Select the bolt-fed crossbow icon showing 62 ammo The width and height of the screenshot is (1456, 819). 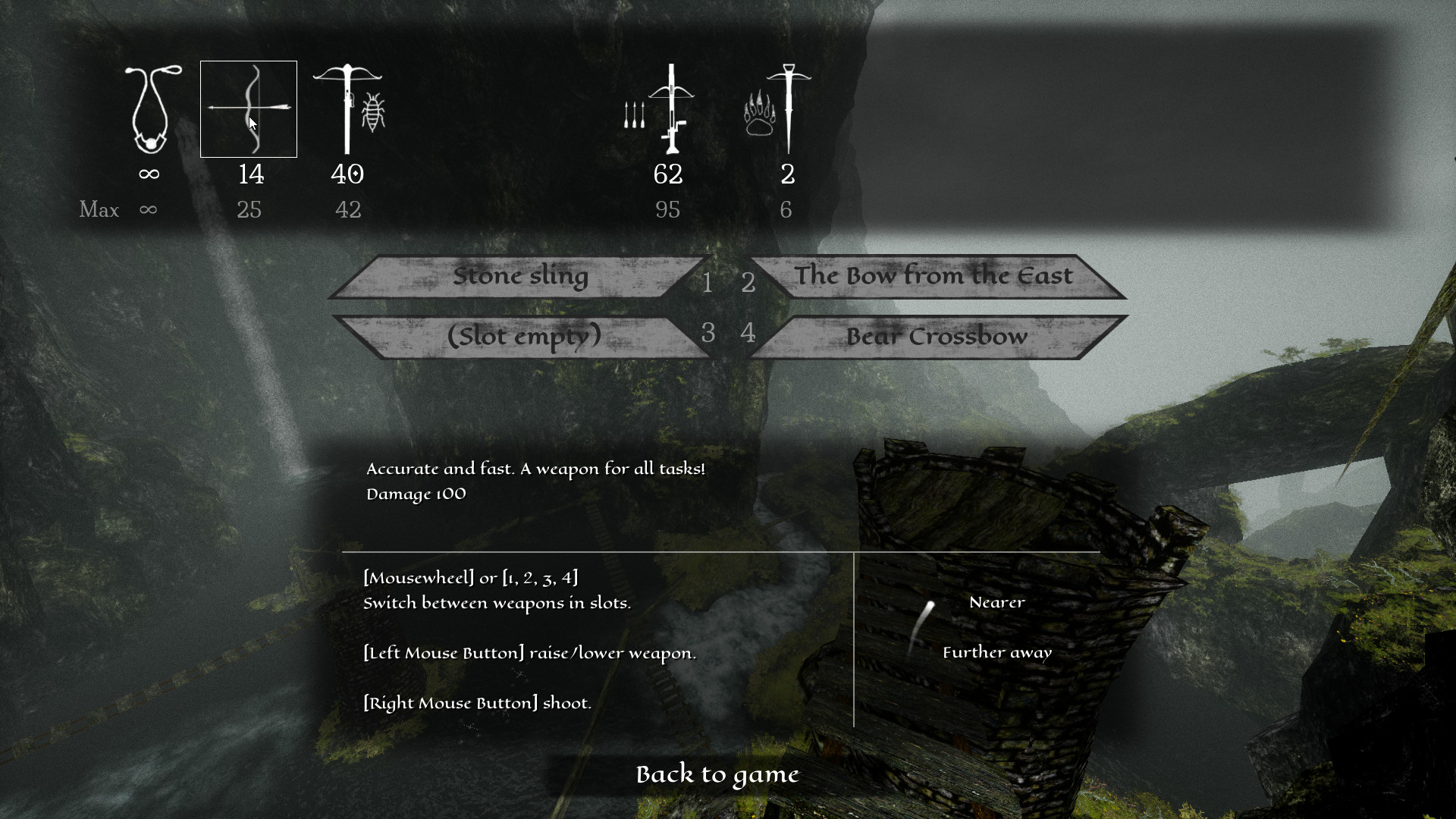coord(671,106)
